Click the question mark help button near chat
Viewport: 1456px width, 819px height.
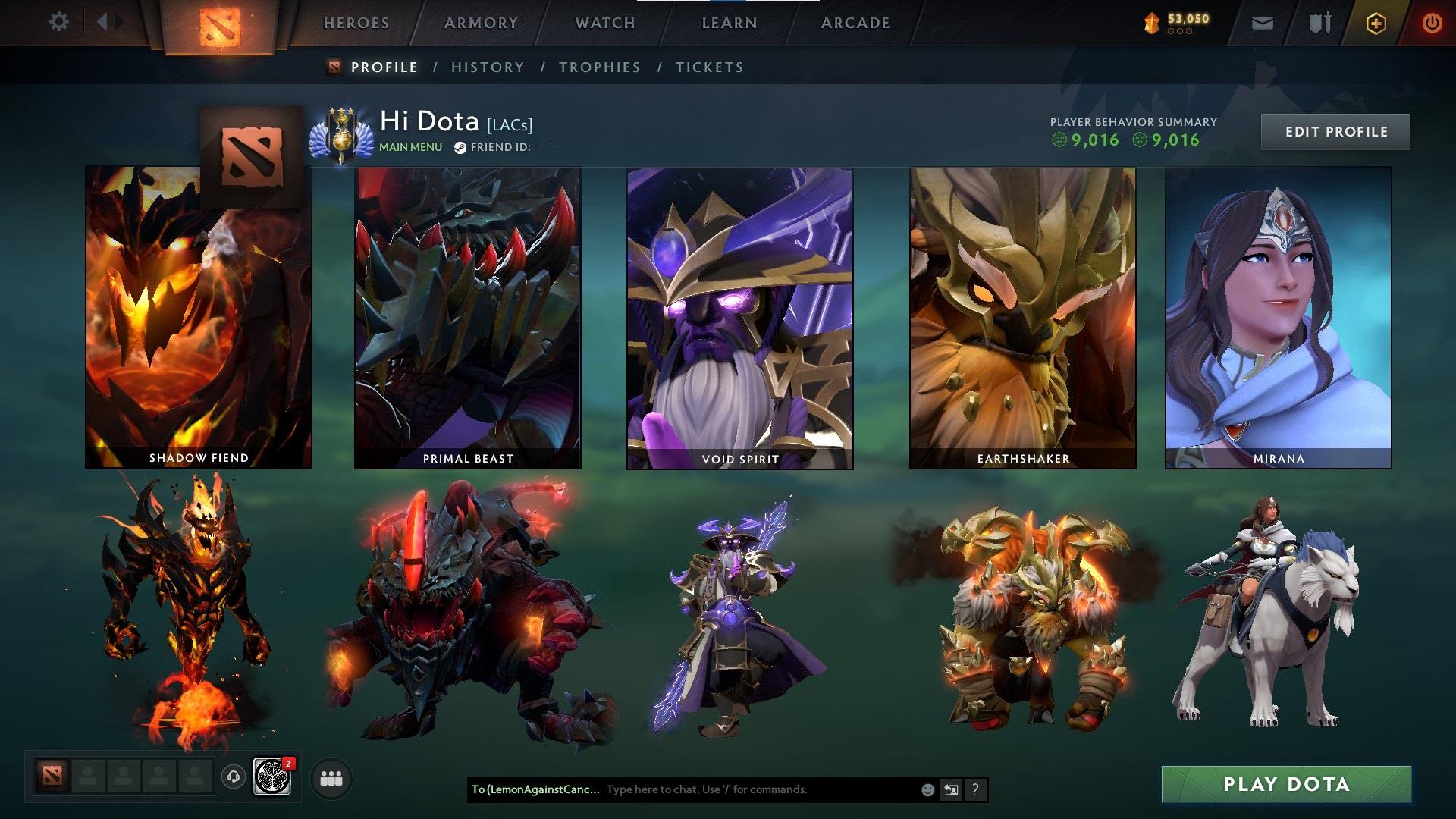tap(974, 789)
